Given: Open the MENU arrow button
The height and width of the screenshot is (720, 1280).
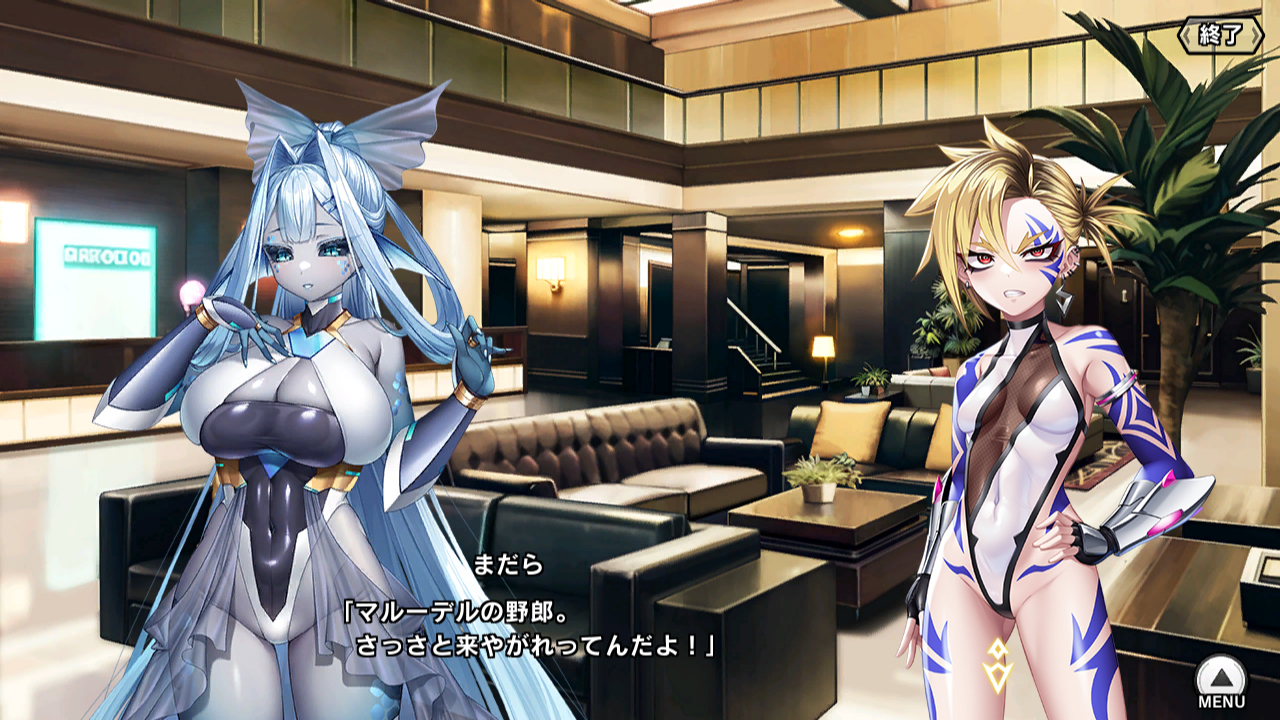Looking at the screenshot, I should pos(1221,679).
